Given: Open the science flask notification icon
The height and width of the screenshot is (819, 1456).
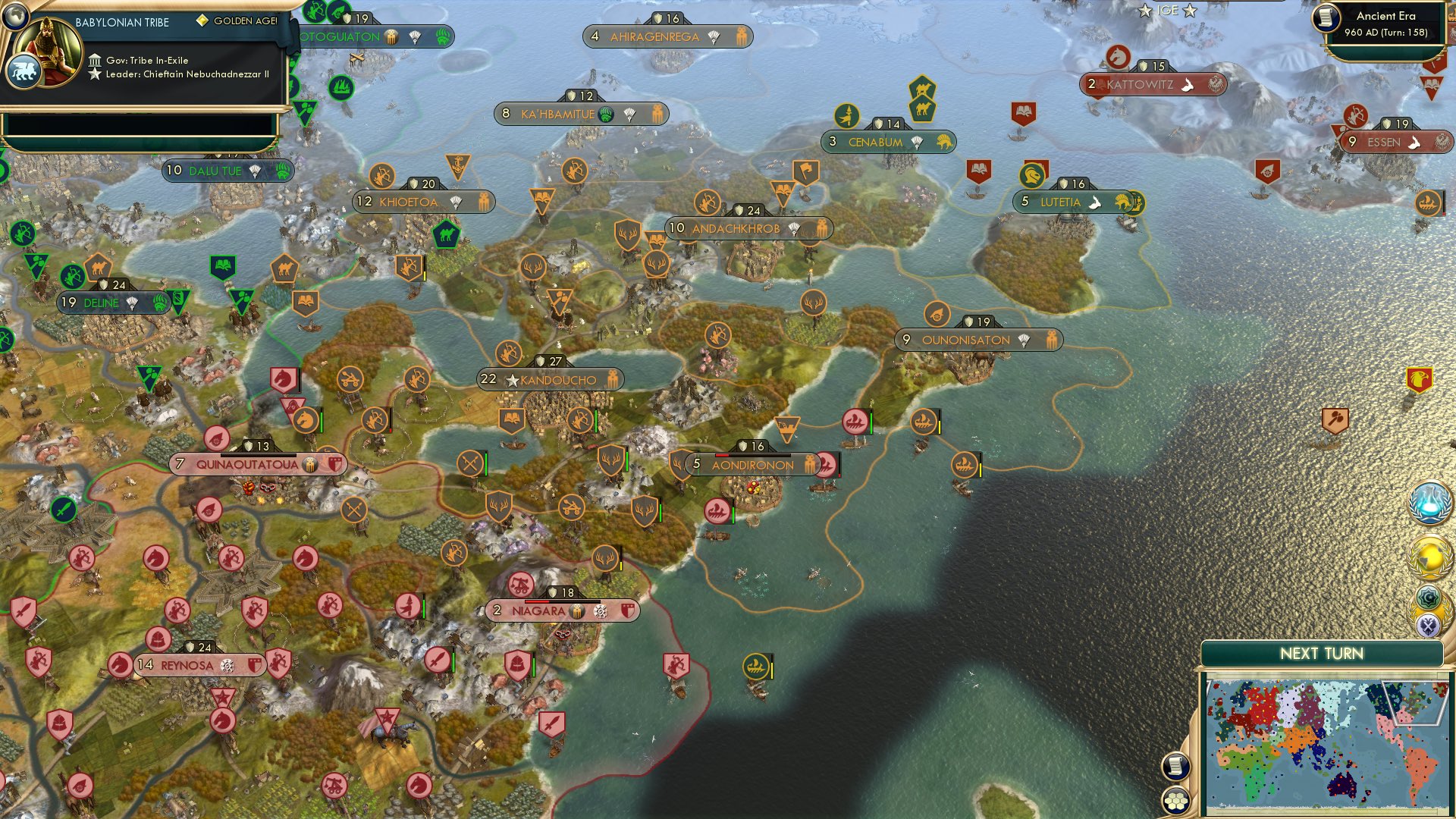Looking at the screenshot, I should (x=1429, y=501).
